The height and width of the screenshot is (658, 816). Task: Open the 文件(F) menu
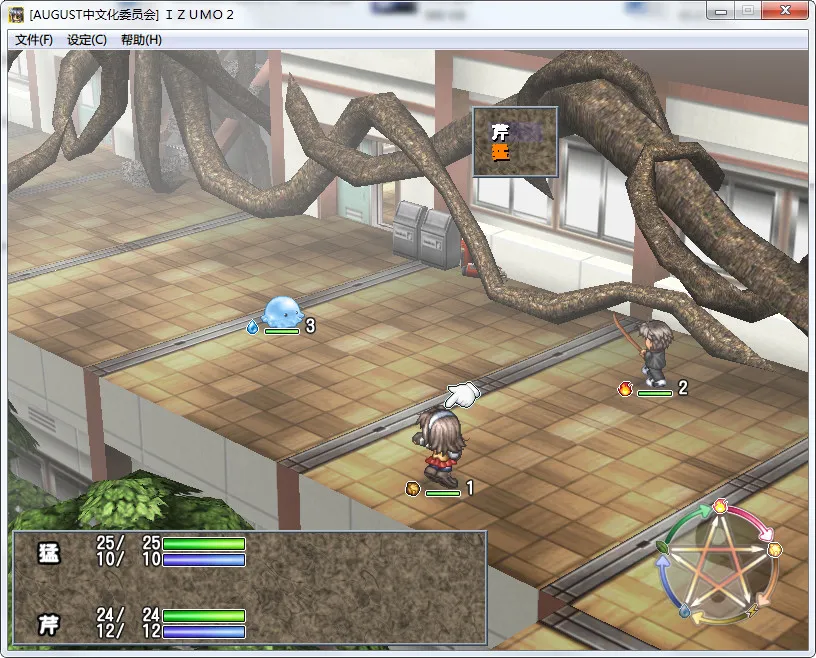(x=34, y=40)
